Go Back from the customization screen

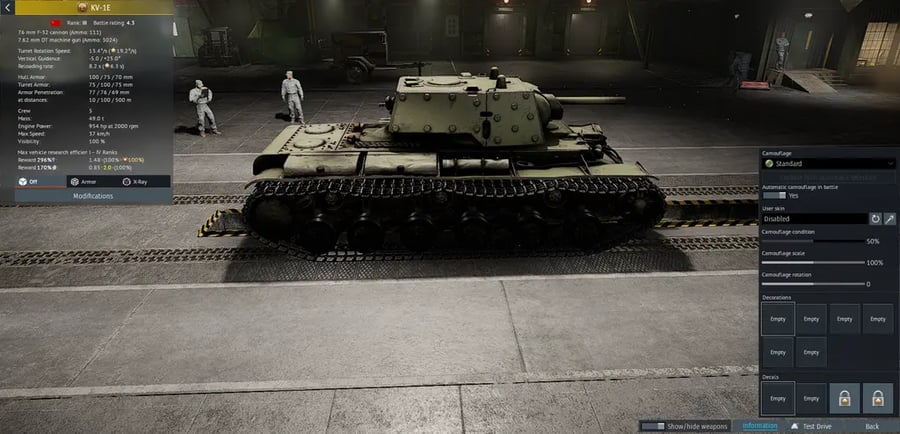click(x=872, y=426)
